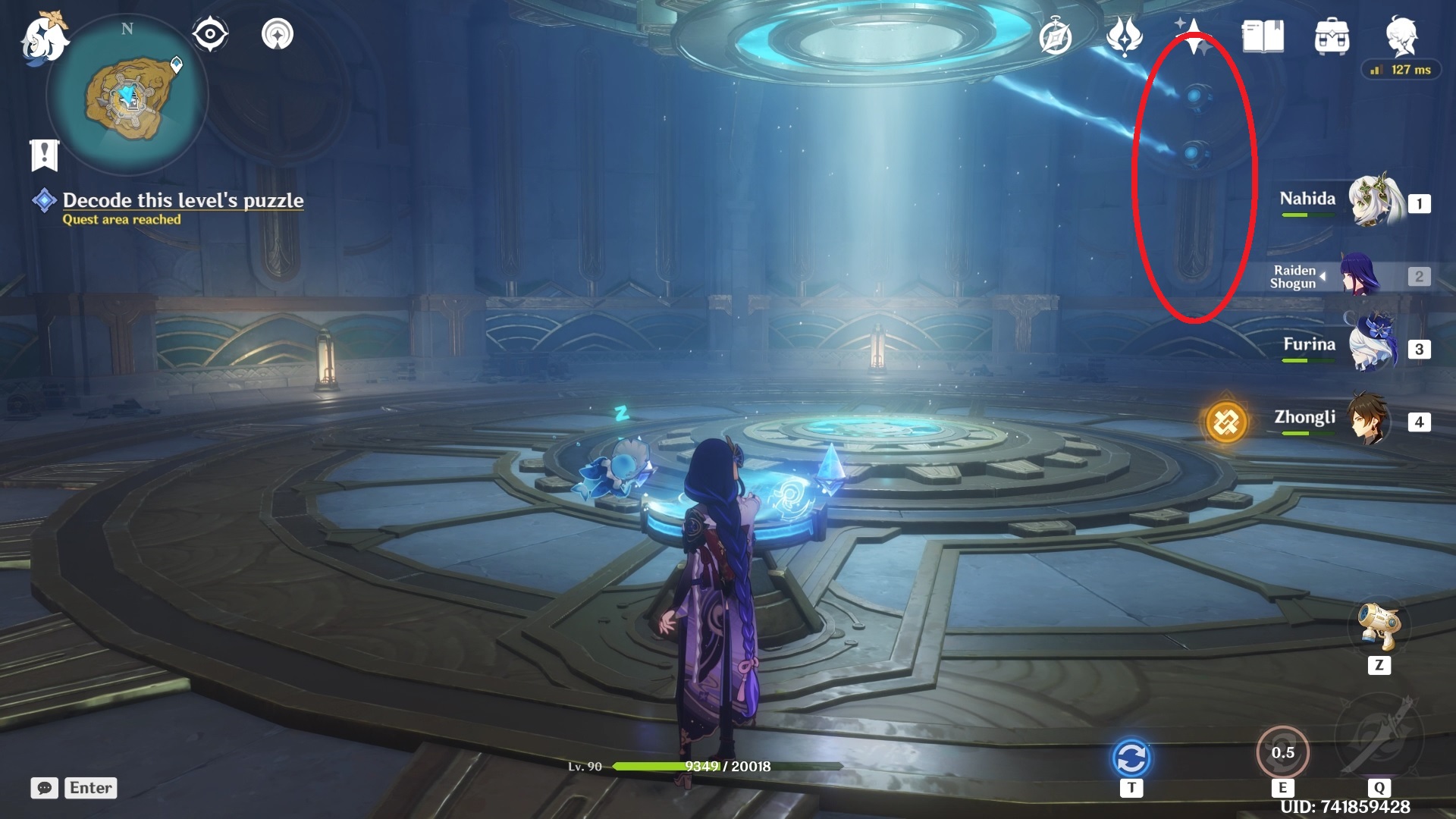This screenshot has height=819, width=1456.
Task: Open the Paimon menu
Action: tap(44, 38)
